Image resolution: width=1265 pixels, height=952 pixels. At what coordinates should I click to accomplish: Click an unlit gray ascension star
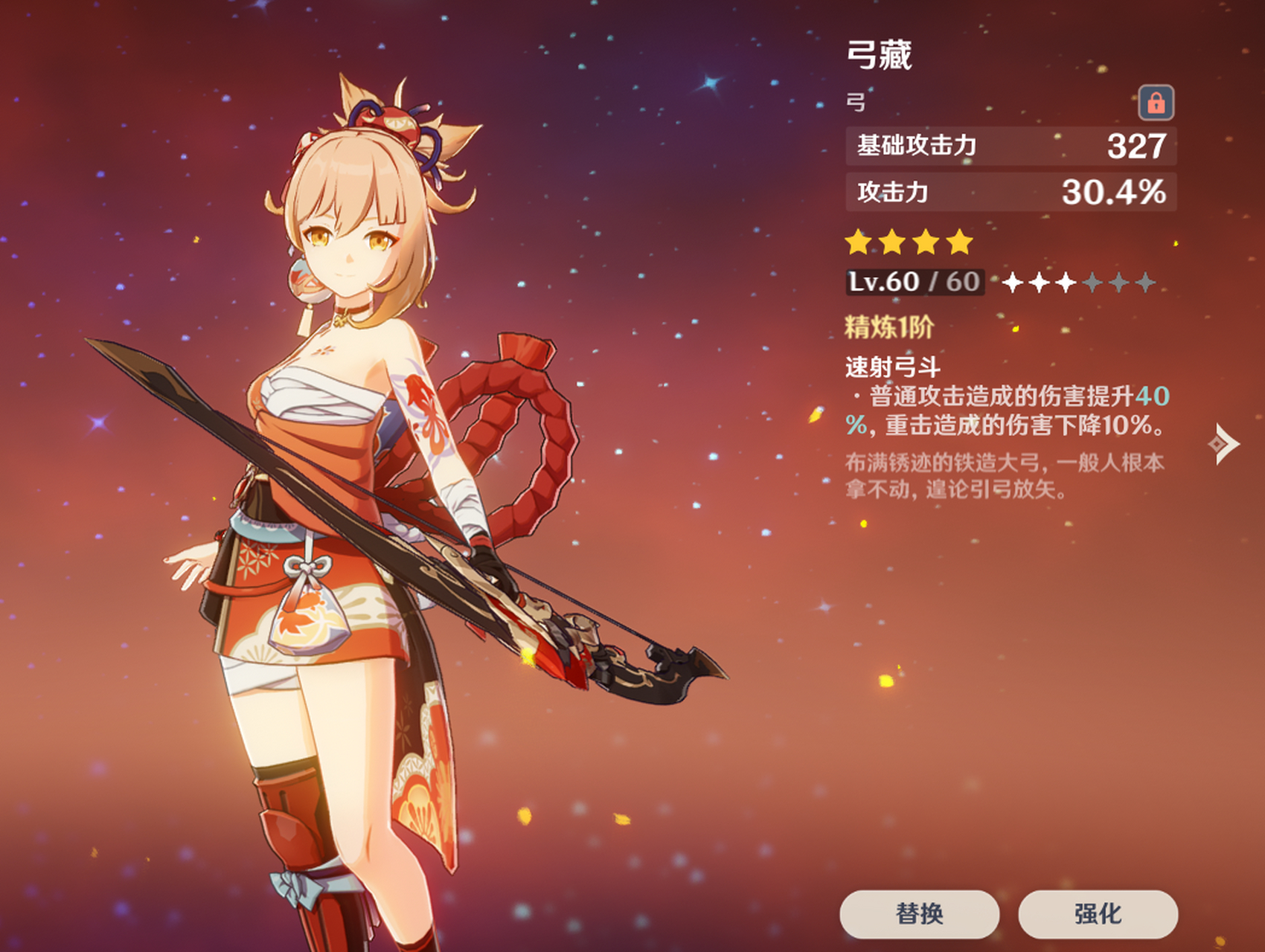[1118, 283]
